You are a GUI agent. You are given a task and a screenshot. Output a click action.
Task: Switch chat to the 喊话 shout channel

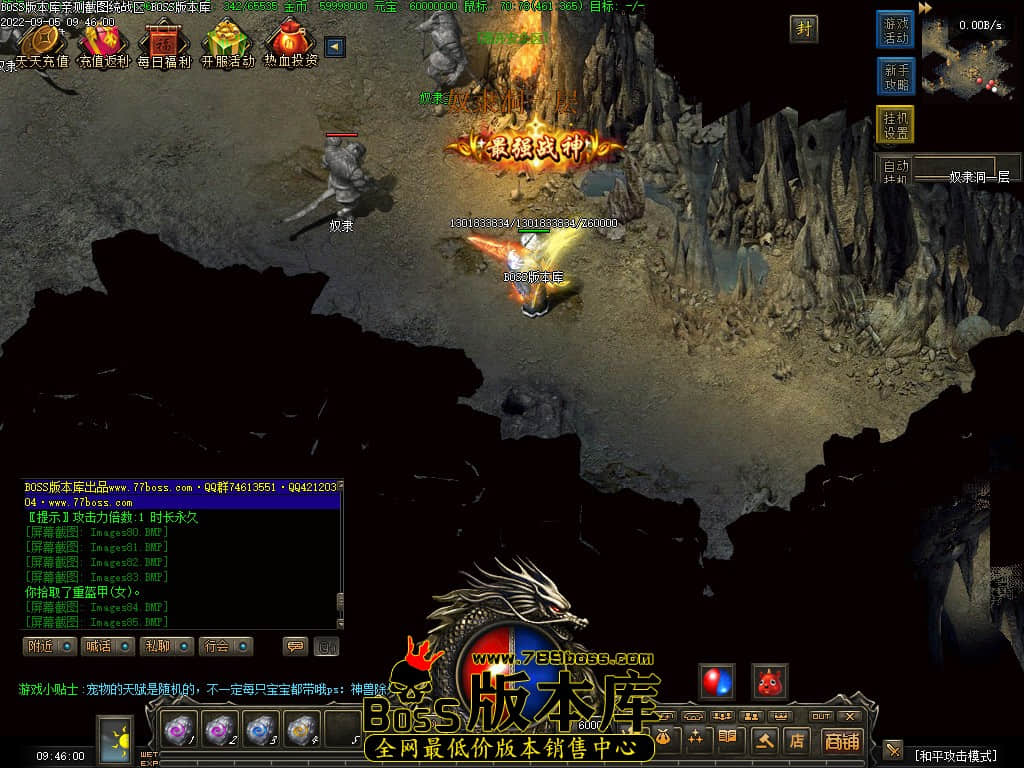tap(108, 646)
